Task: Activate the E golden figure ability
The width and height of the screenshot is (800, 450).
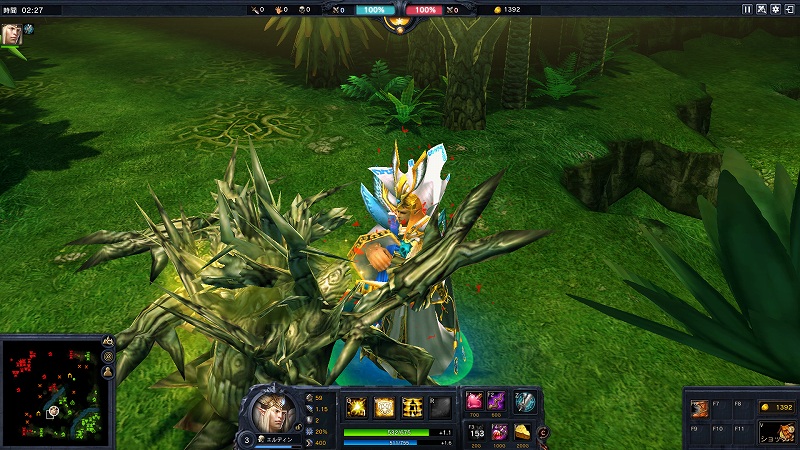Action: 411,406
